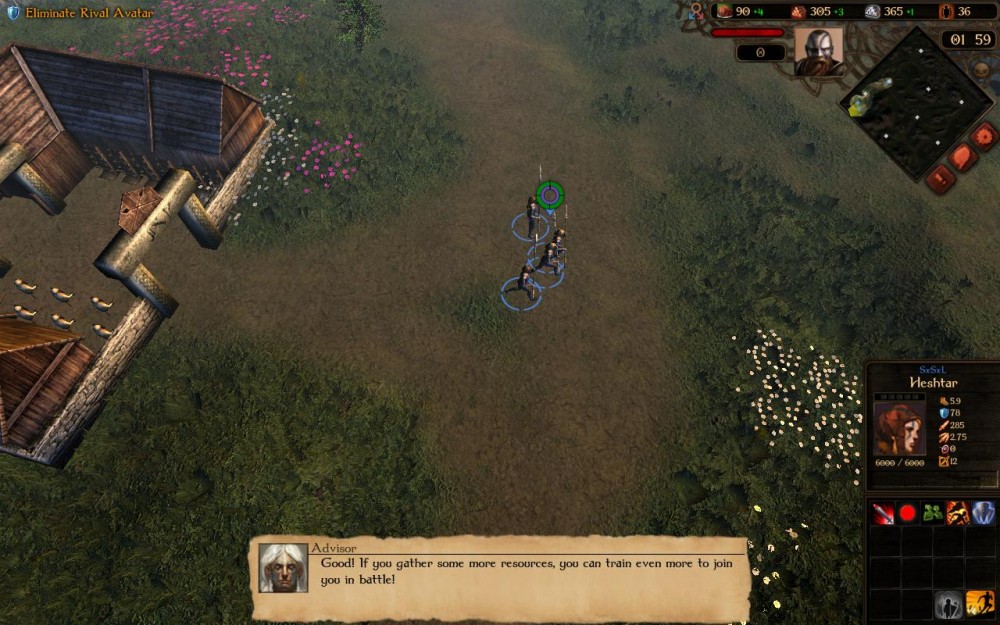Toggle the orange sprint icon

coord(980,604)
